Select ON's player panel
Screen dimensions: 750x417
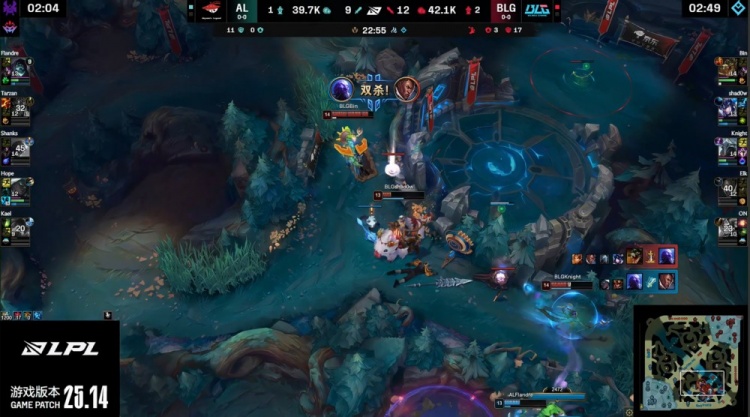coord(731,227)
